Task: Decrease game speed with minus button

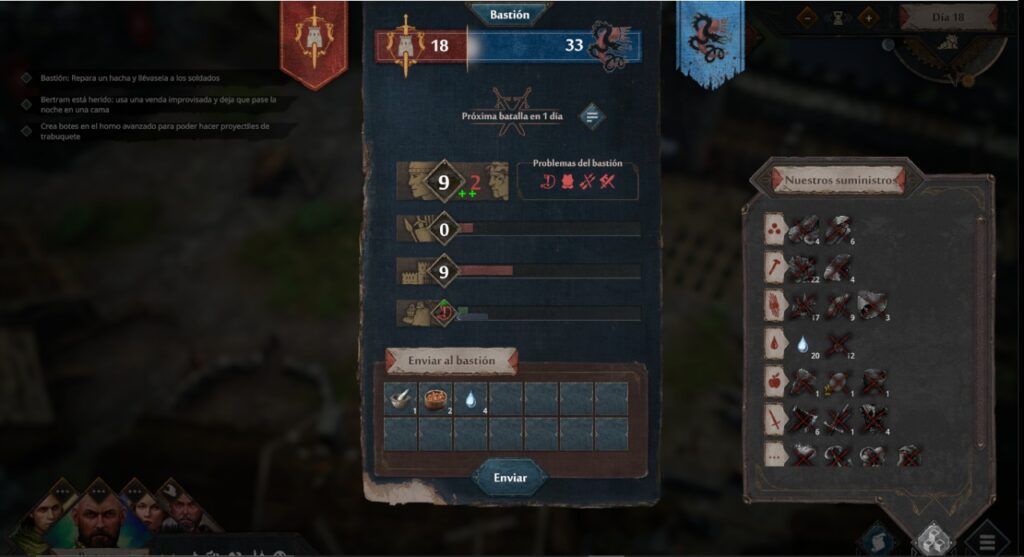Action: (807, 17)
